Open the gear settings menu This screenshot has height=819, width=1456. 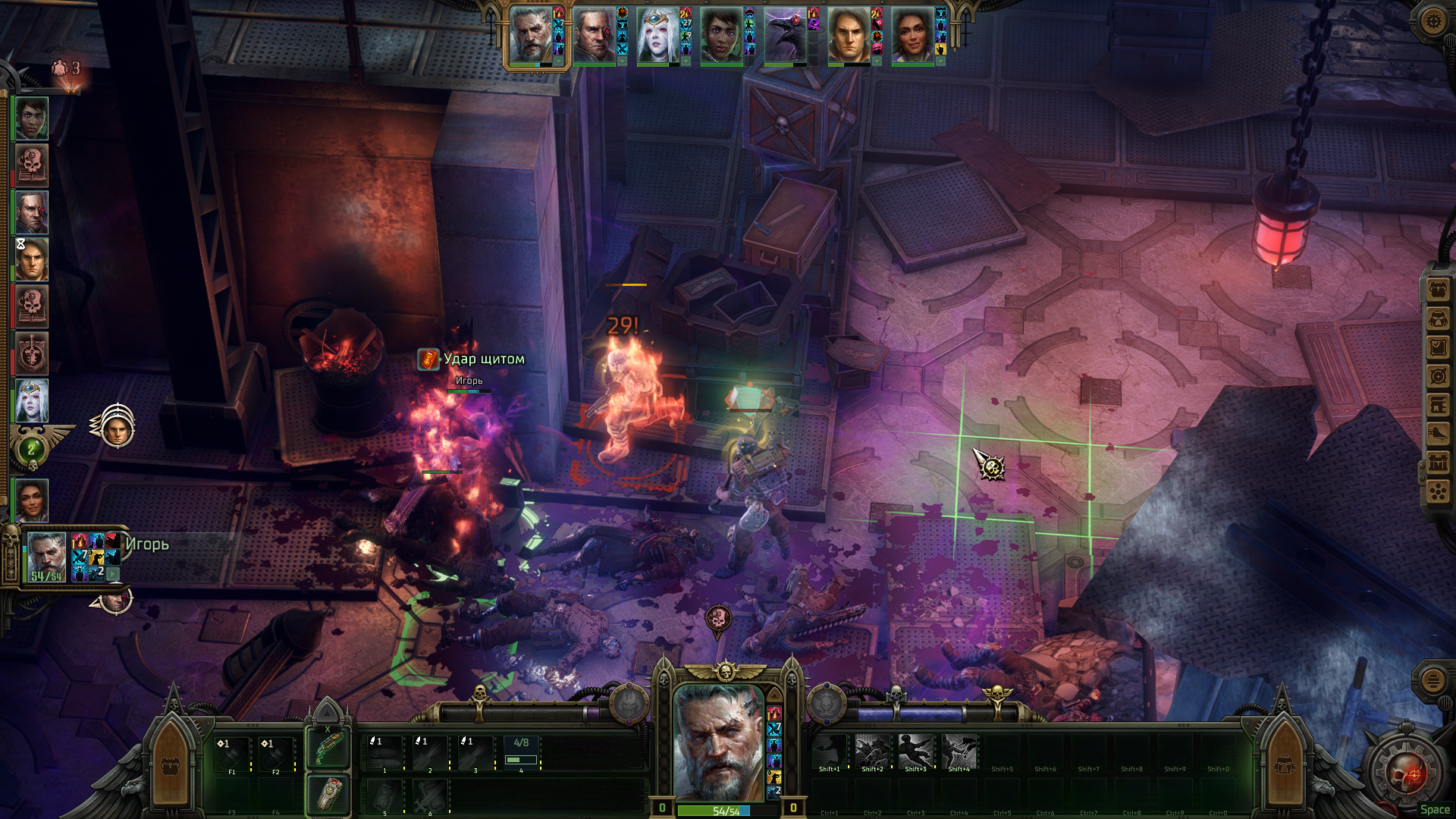pos(1432,20)
